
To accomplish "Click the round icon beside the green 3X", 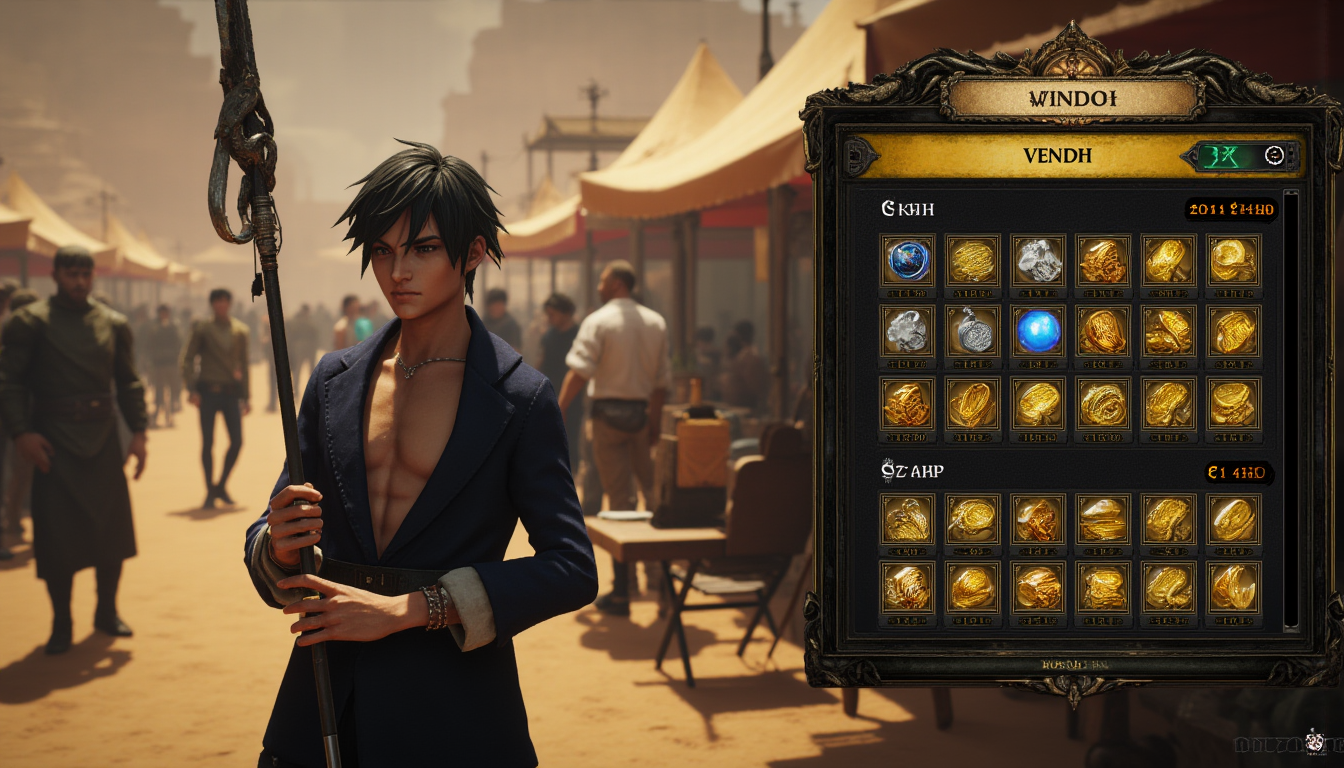I will (1273, 156).
